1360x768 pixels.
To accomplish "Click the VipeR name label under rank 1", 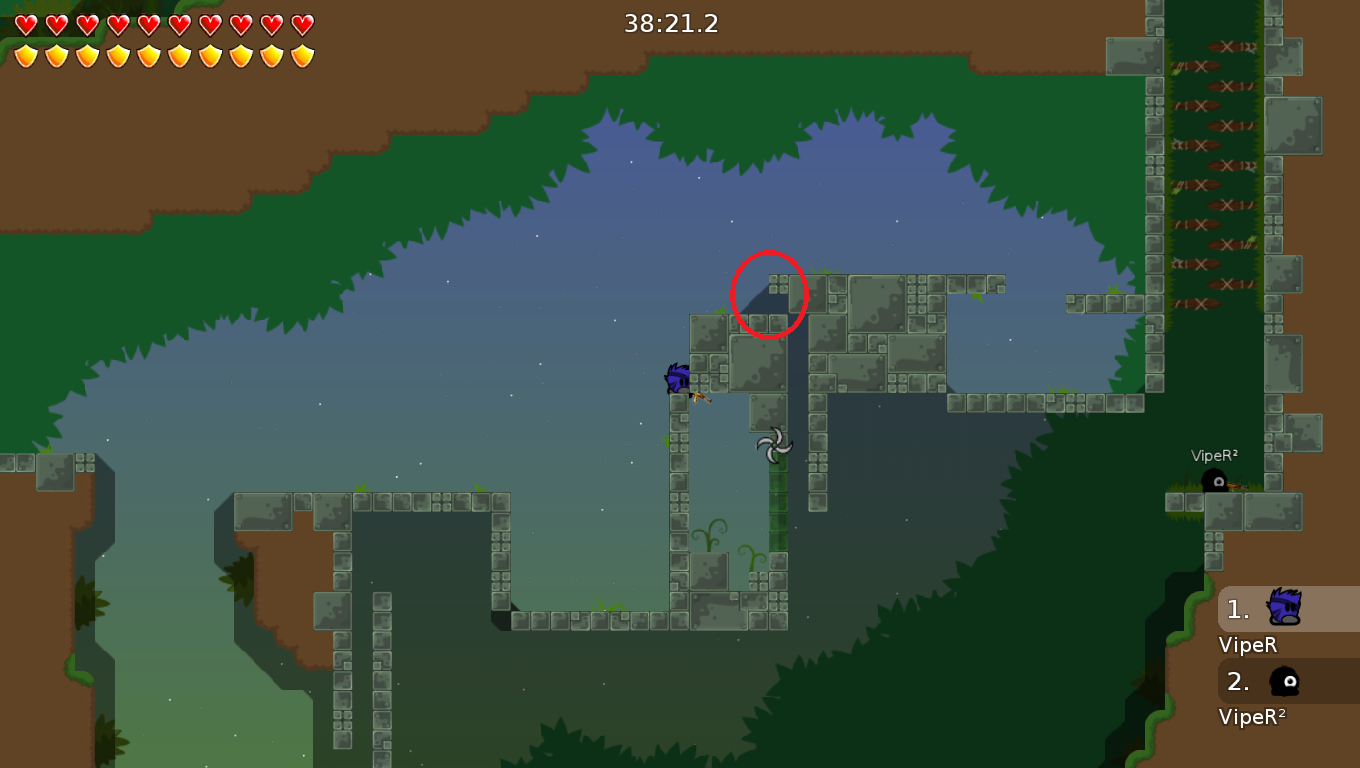I will [1246, 645].
